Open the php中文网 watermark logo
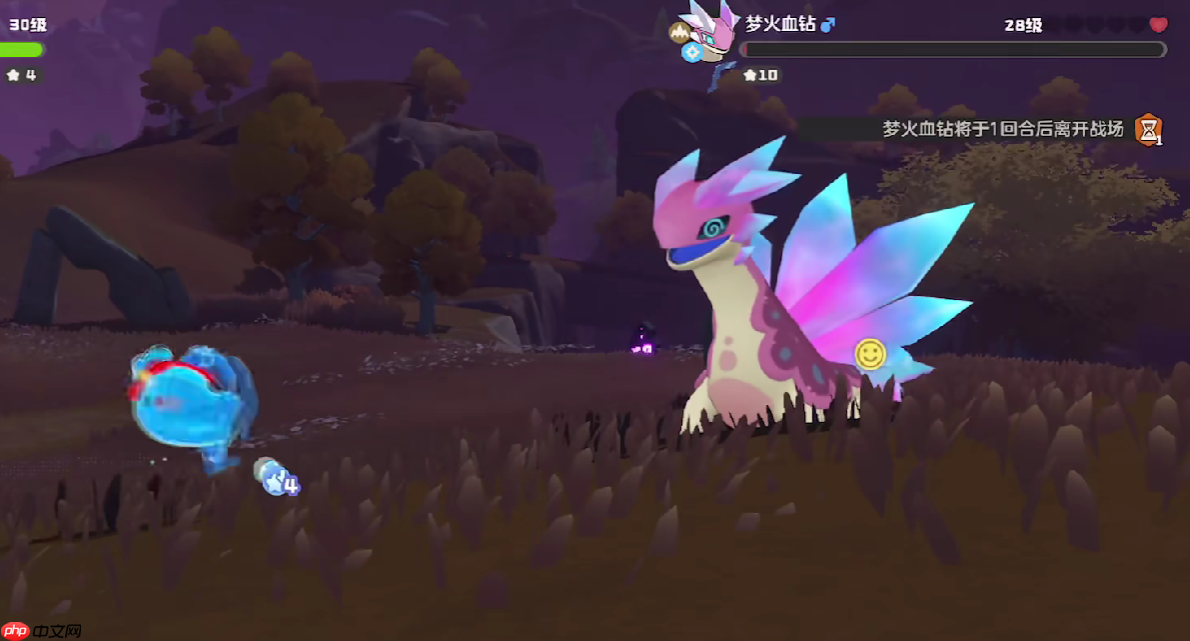The height and width of the screenshot is (641, 1190). (x=41, y=630)
